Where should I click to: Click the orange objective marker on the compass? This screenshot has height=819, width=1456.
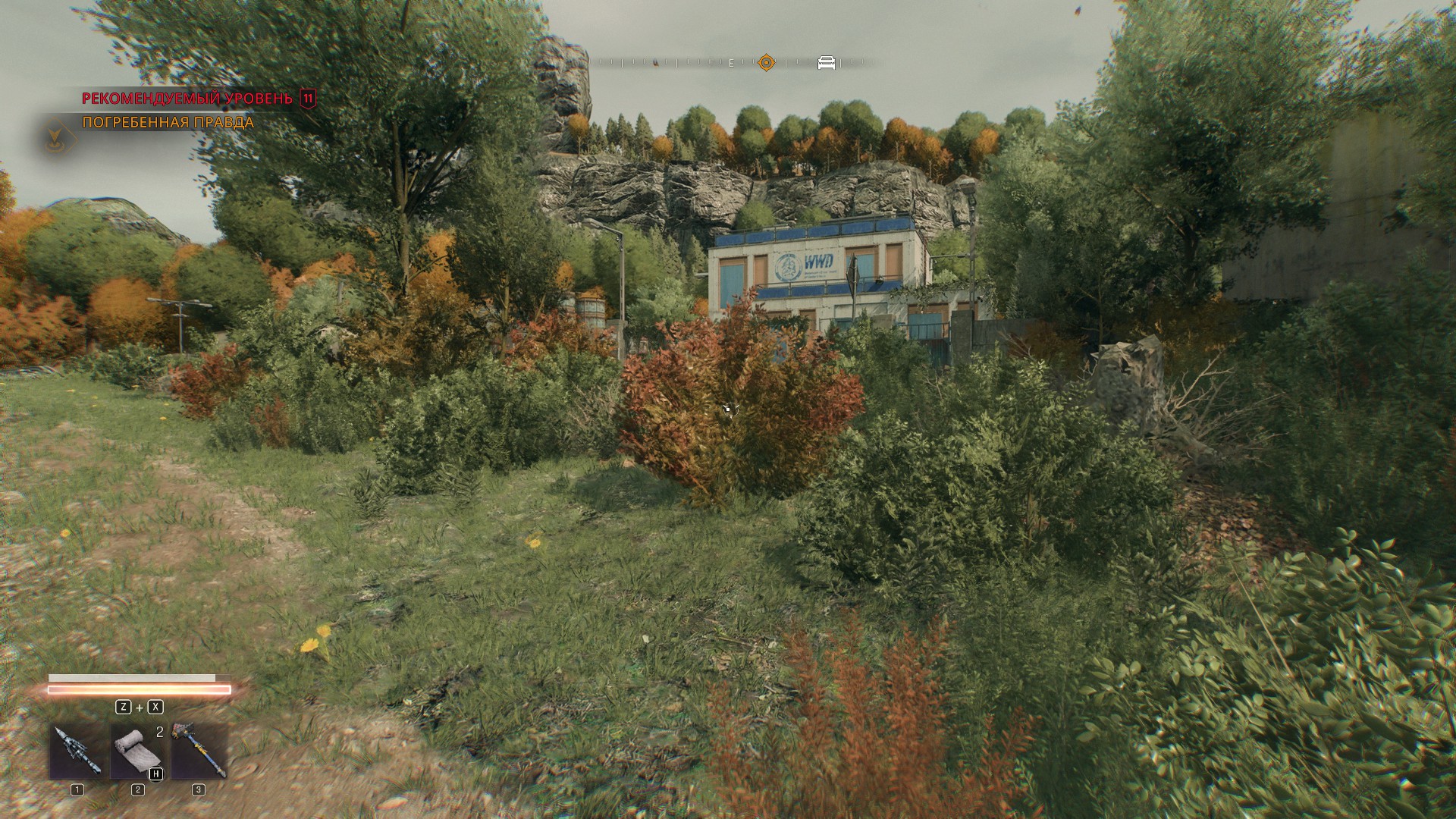tap(767, 62)
